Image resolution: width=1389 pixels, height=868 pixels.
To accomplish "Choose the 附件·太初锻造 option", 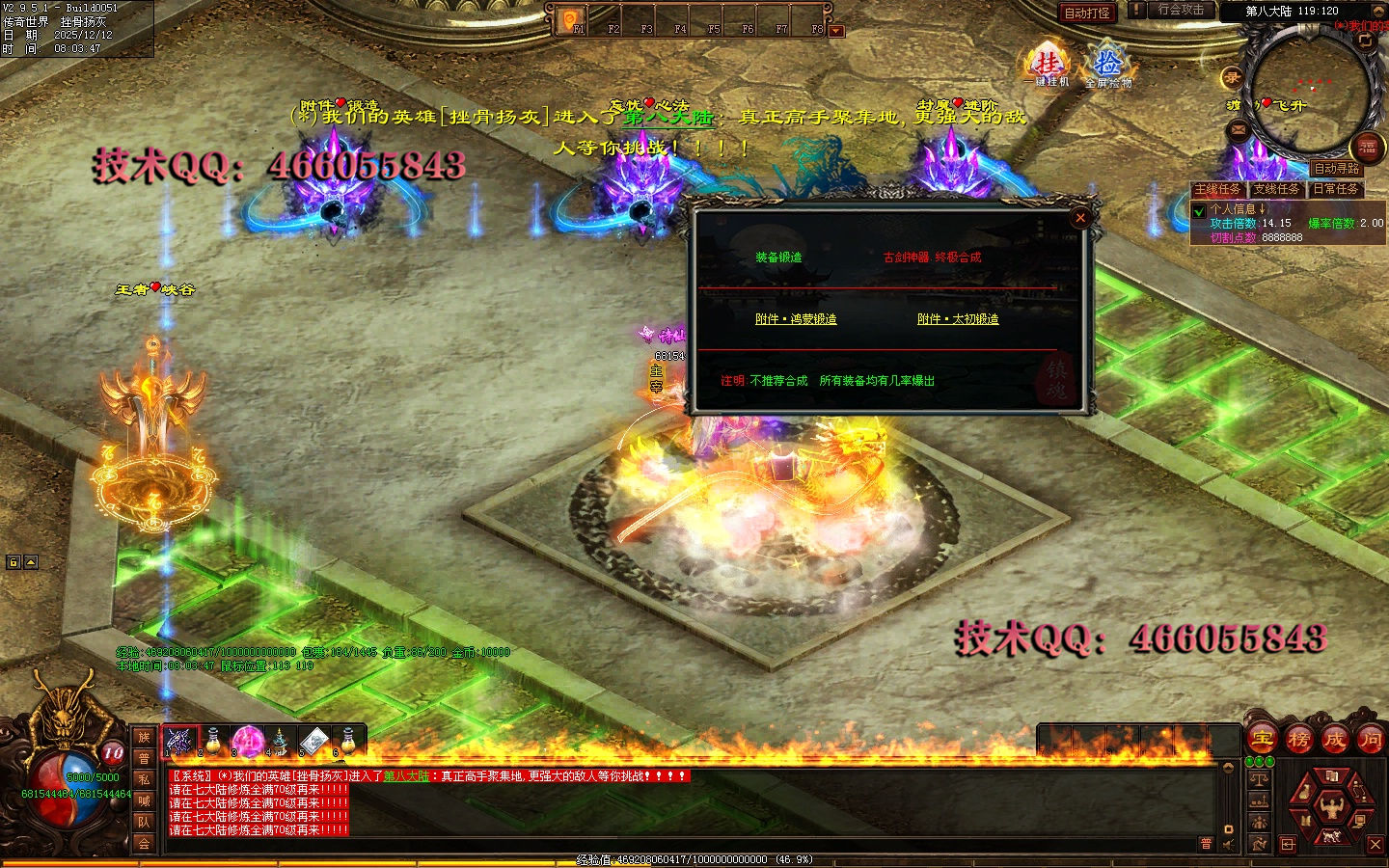I will [958, 319].
